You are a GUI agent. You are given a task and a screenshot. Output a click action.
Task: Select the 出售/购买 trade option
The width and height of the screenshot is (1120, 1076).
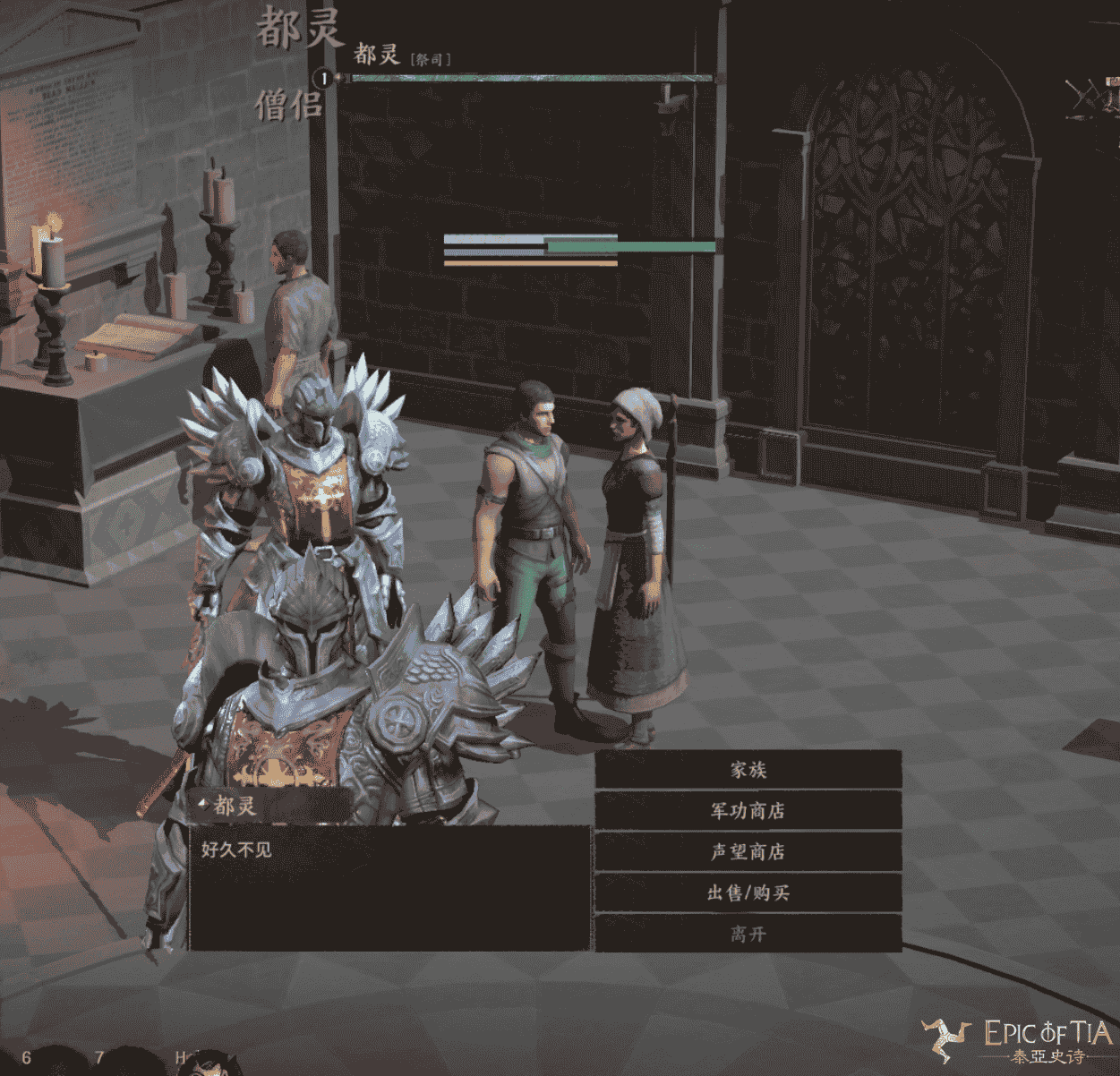pyautogui.click(x=748, y=893)
